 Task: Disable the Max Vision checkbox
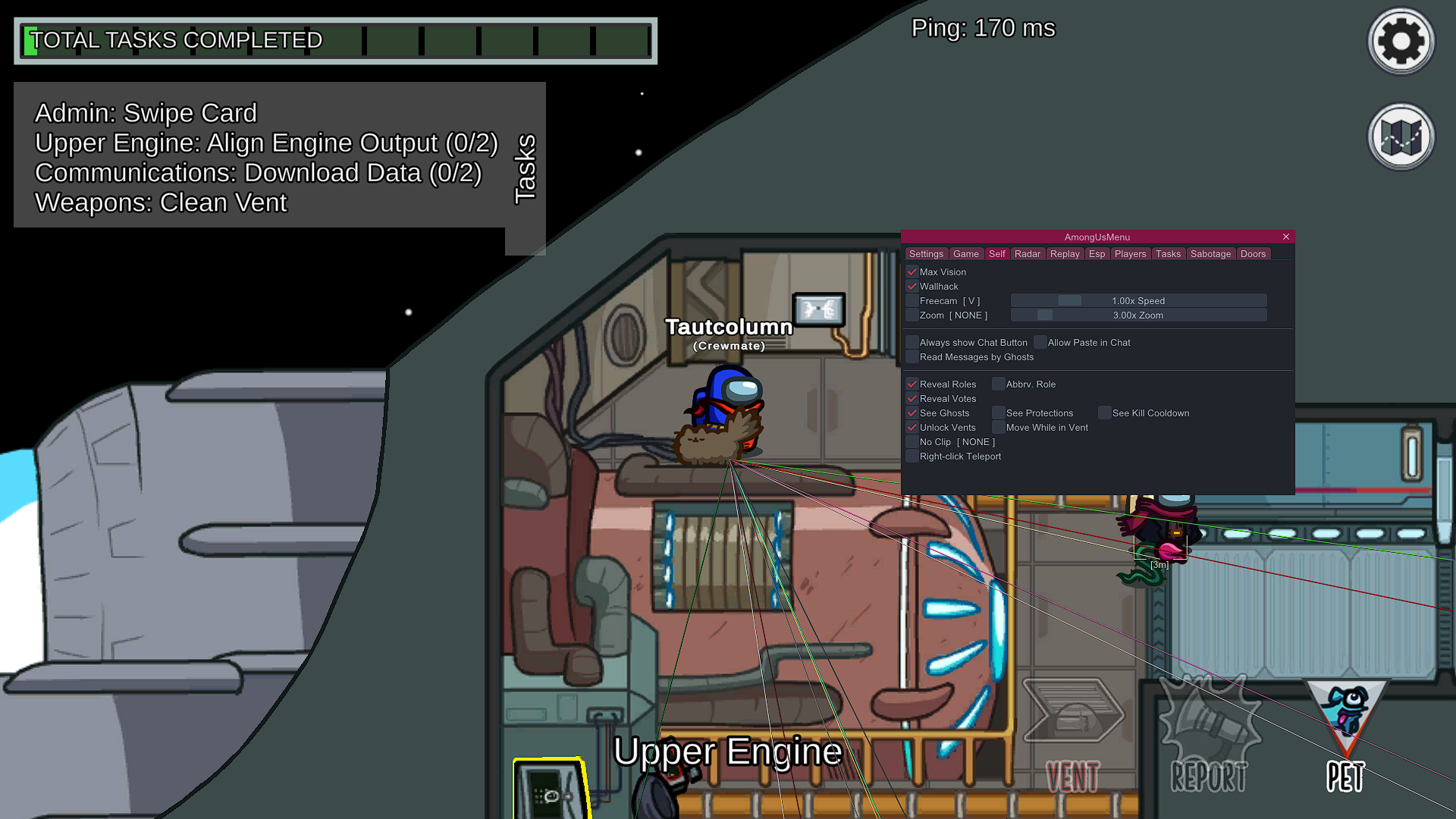pyautogui.click(x=912, y=271)
